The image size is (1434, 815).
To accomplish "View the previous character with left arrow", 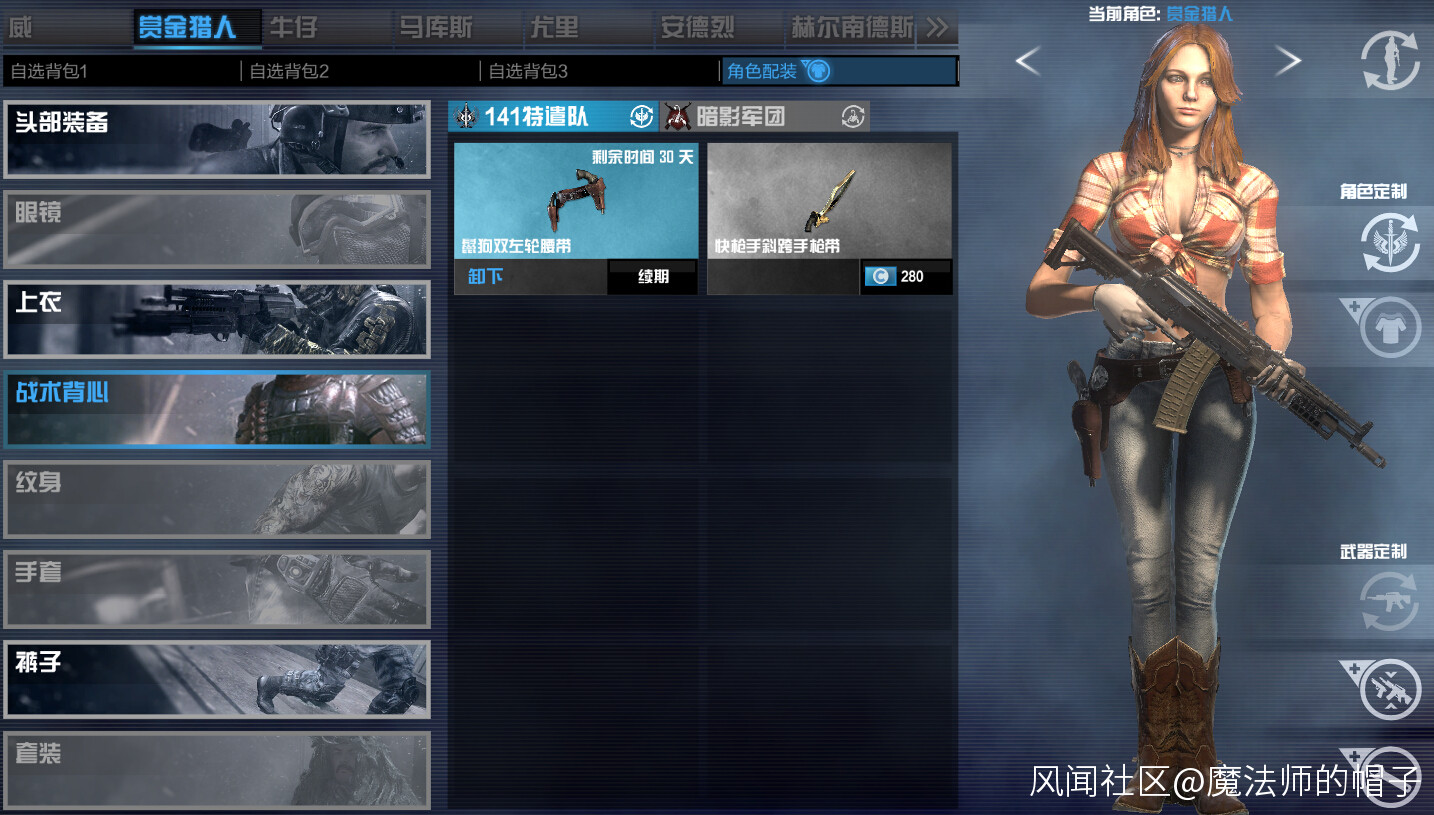I will point(1028,62).
